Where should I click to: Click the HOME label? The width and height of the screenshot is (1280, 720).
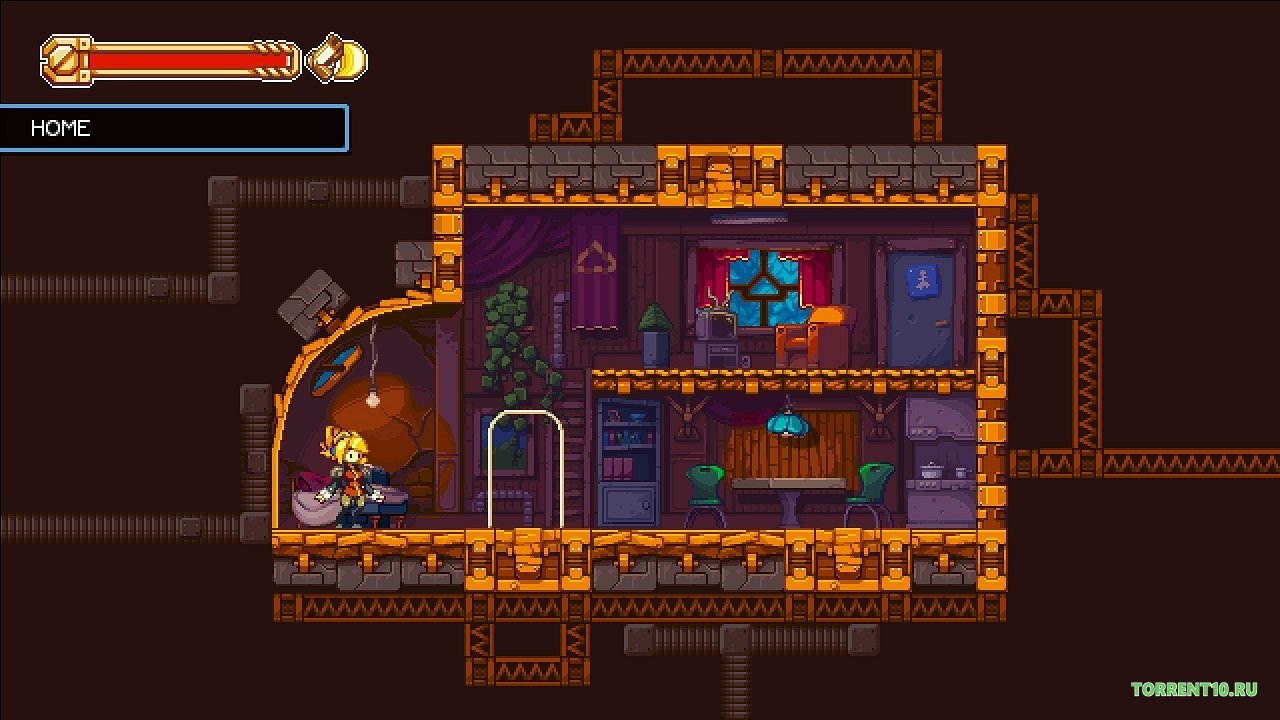60,128
